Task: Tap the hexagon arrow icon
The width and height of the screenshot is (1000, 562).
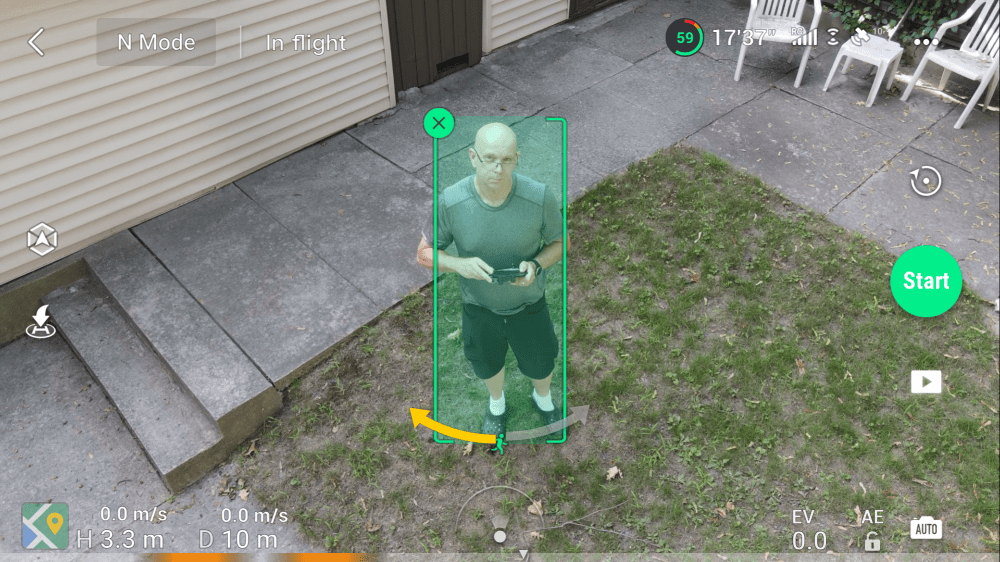Action: pos(42,238)
